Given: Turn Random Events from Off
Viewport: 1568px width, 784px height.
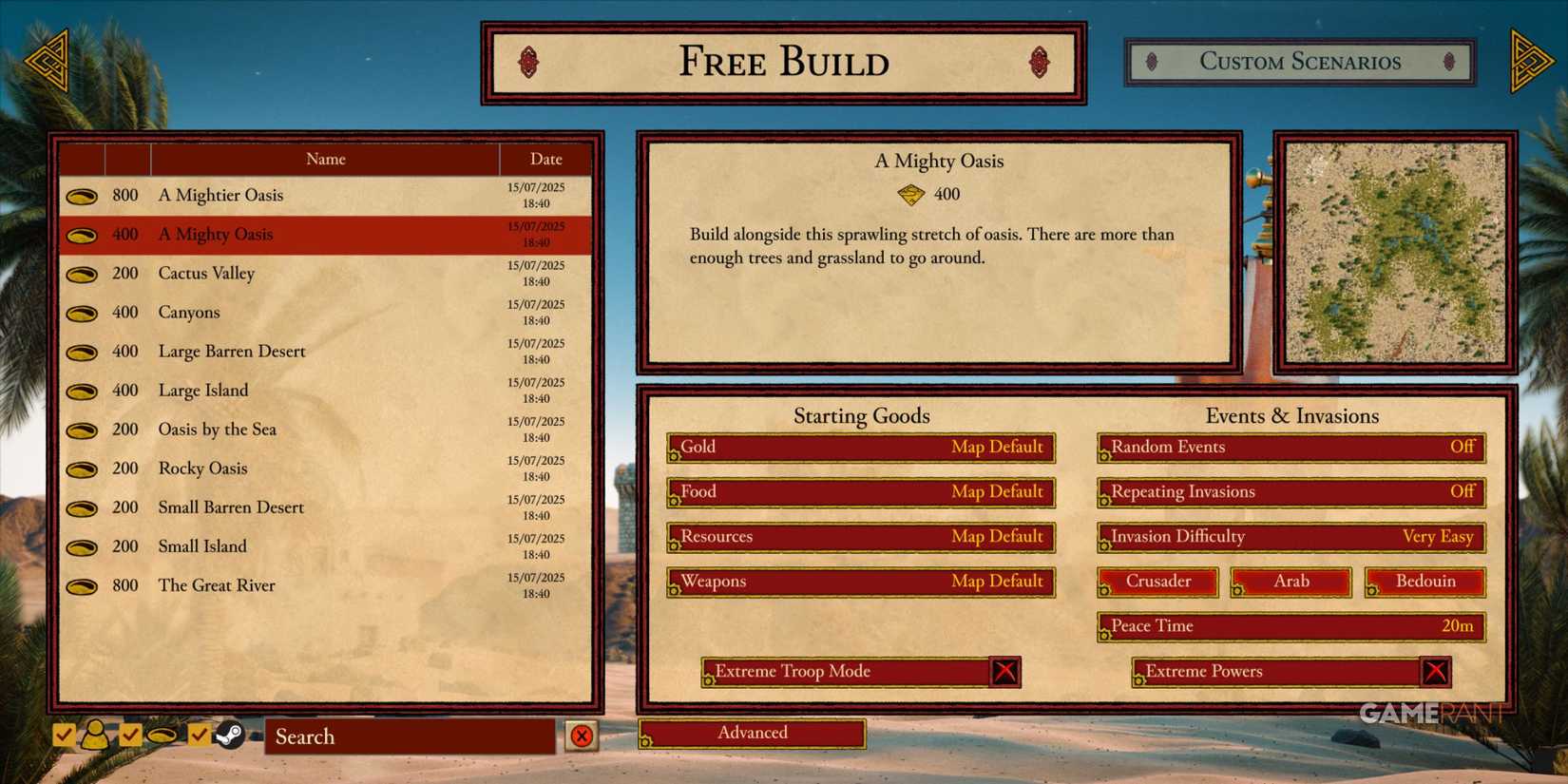Looking at the screenshot, I should (x=1291, y=447).
